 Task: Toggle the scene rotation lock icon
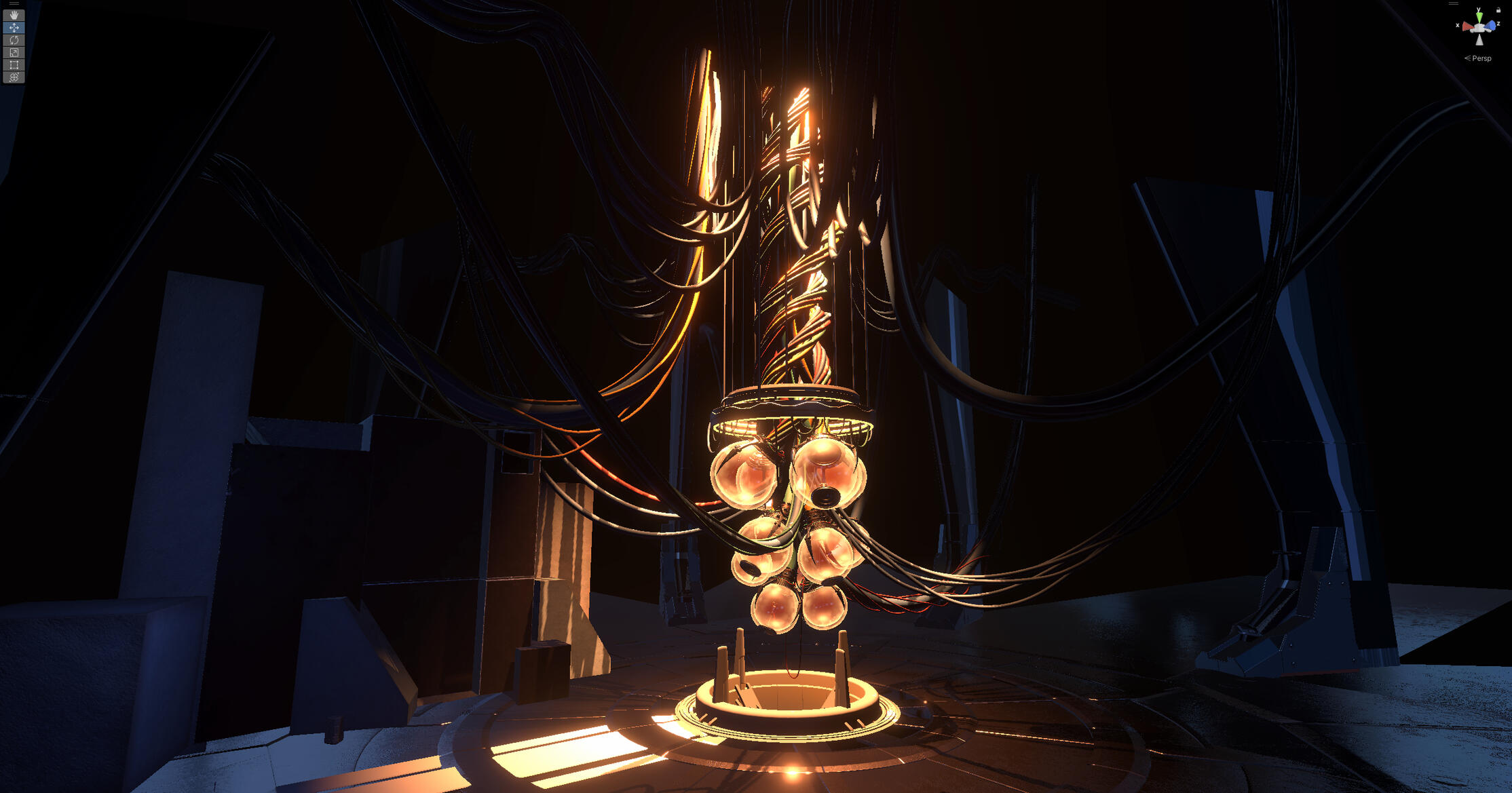coord(1498,10)
